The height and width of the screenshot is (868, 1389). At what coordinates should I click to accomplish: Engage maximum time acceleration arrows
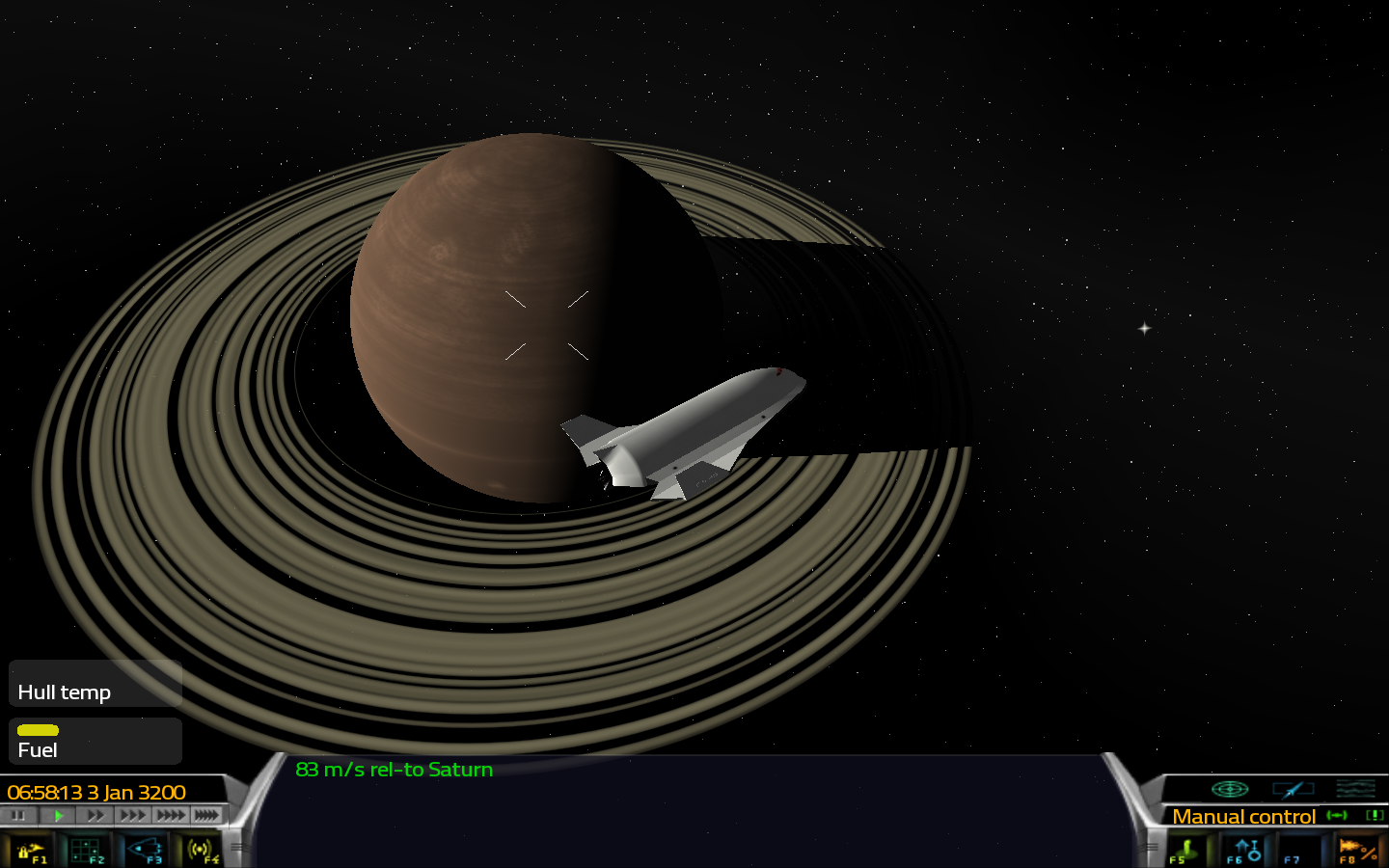pos(206,815)
